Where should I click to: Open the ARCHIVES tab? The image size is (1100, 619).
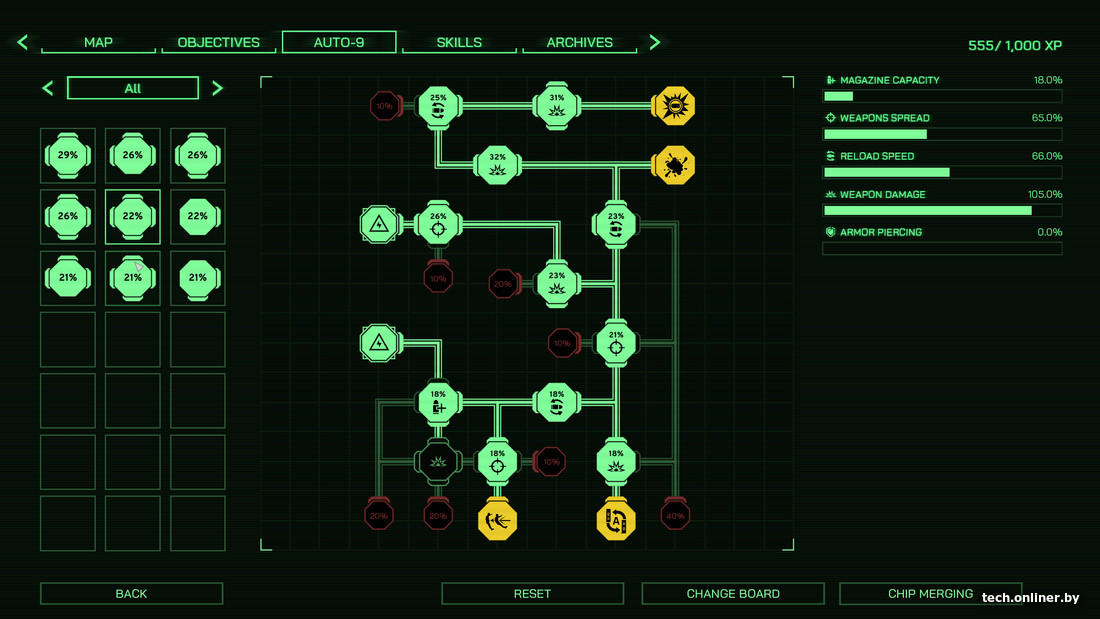579,43
